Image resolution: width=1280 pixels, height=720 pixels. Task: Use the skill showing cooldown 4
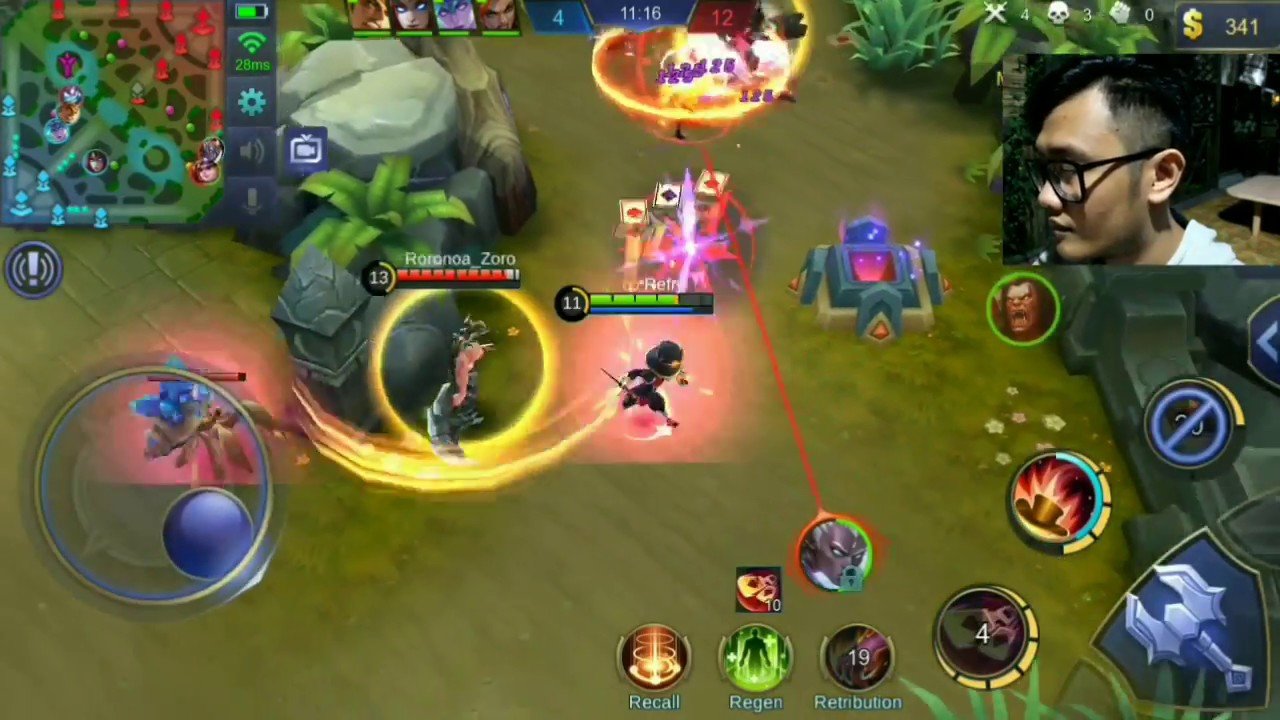[985, 633]
